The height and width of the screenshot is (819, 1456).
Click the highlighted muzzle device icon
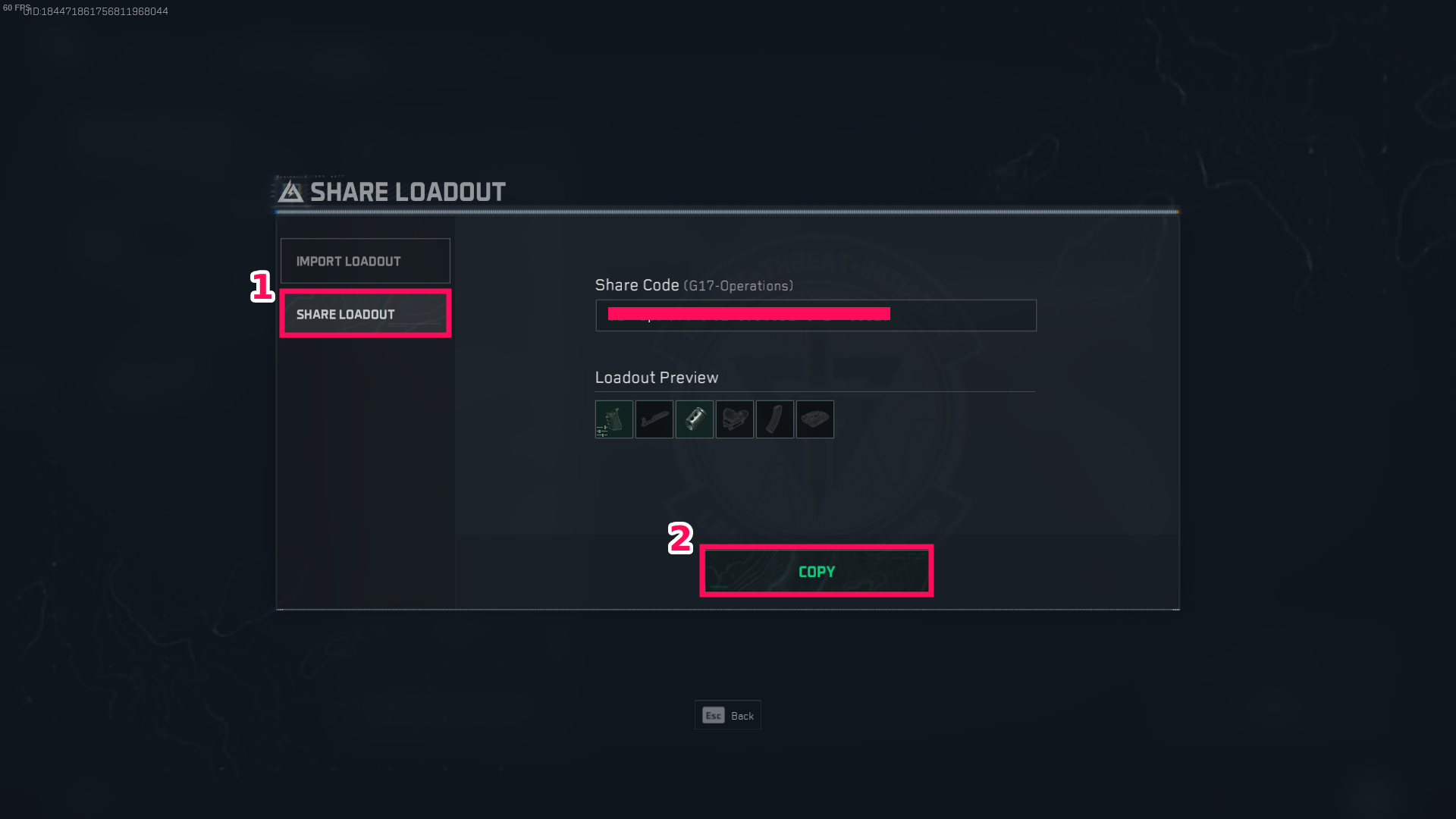coord(695,419)
